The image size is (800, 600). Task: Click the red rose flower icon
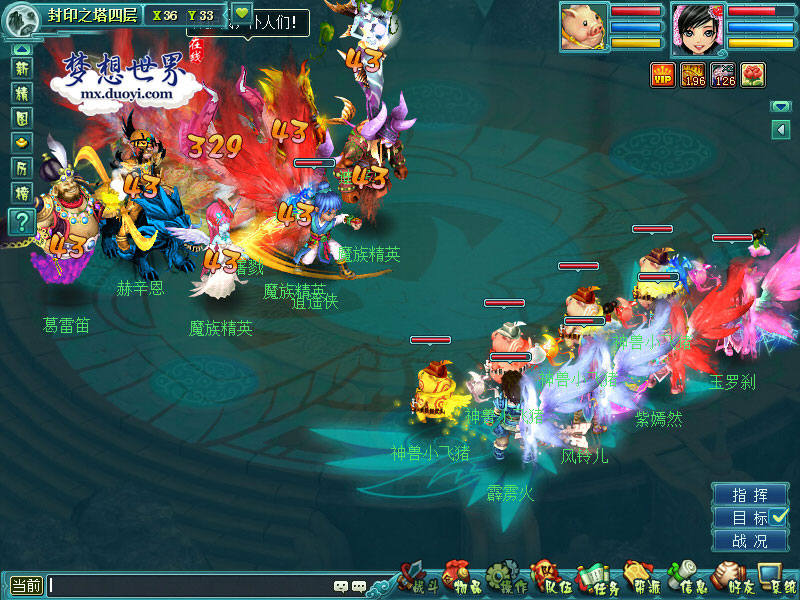point(752,74)
